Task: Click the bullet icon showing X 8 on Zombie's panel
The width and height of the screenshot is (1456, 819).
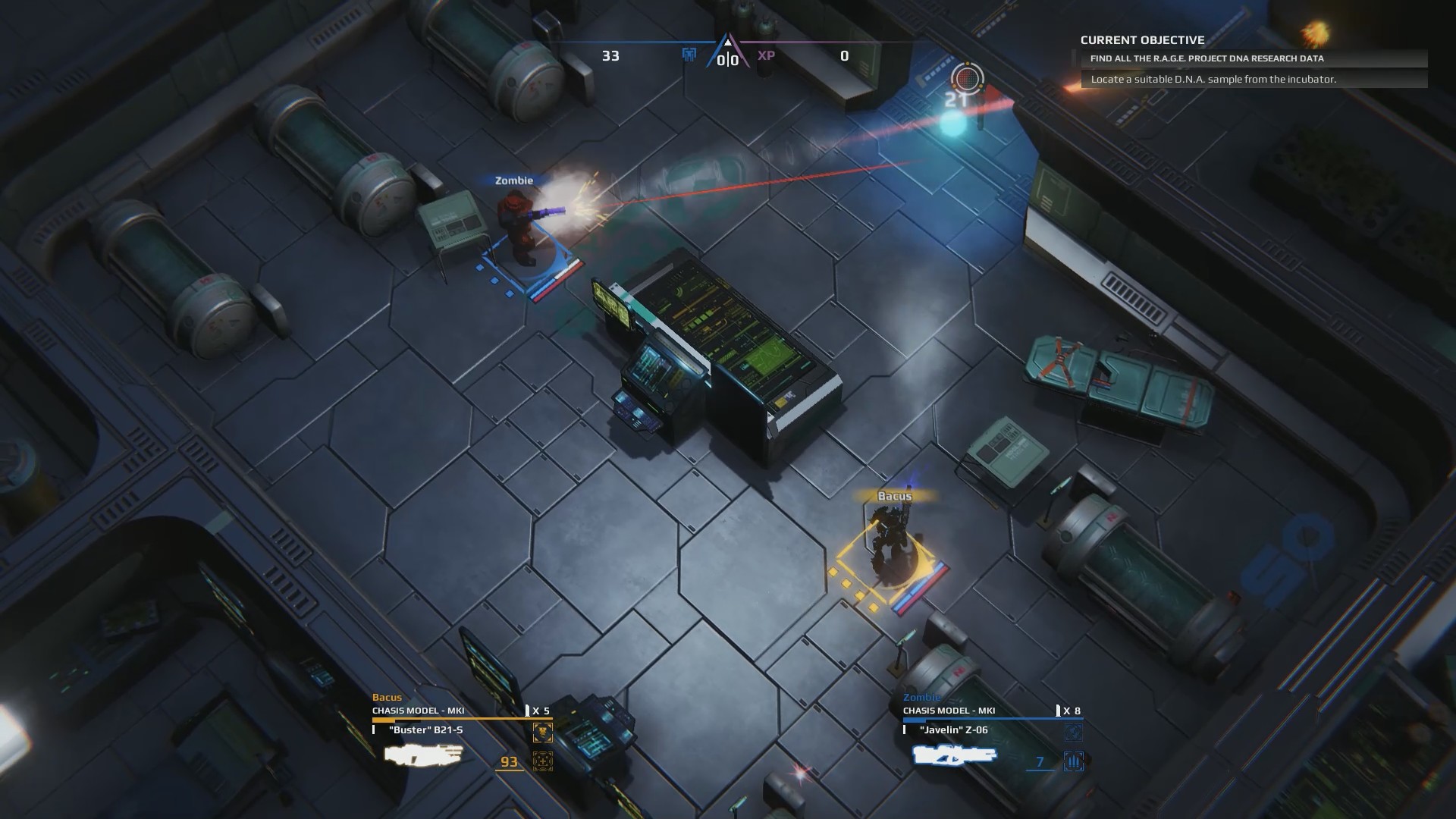Action: pyautogui.click(x=1058, y=711)
